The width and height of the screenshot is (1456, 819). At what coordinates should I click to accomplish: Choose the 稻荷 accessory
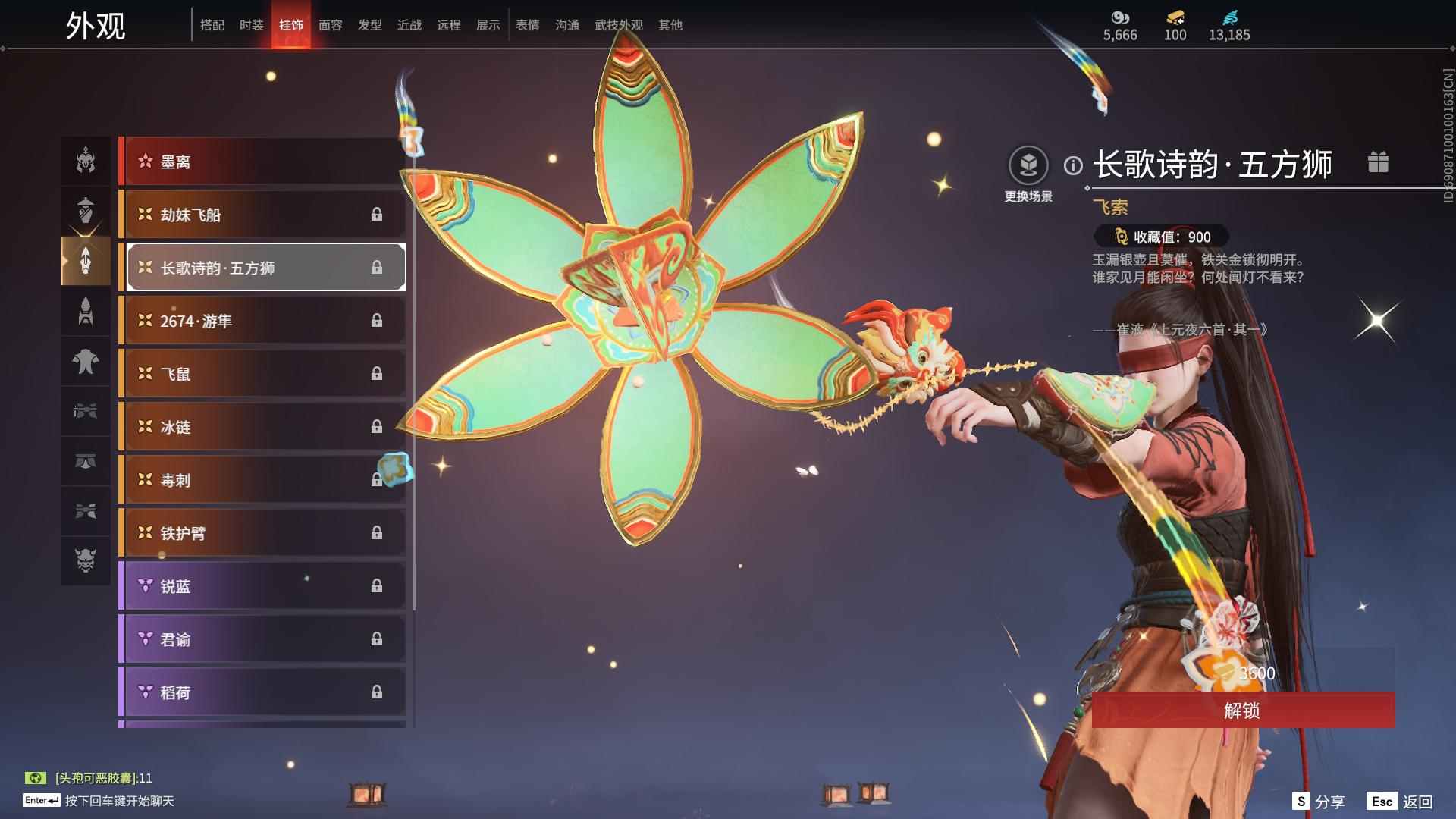(x=262, y=692)
